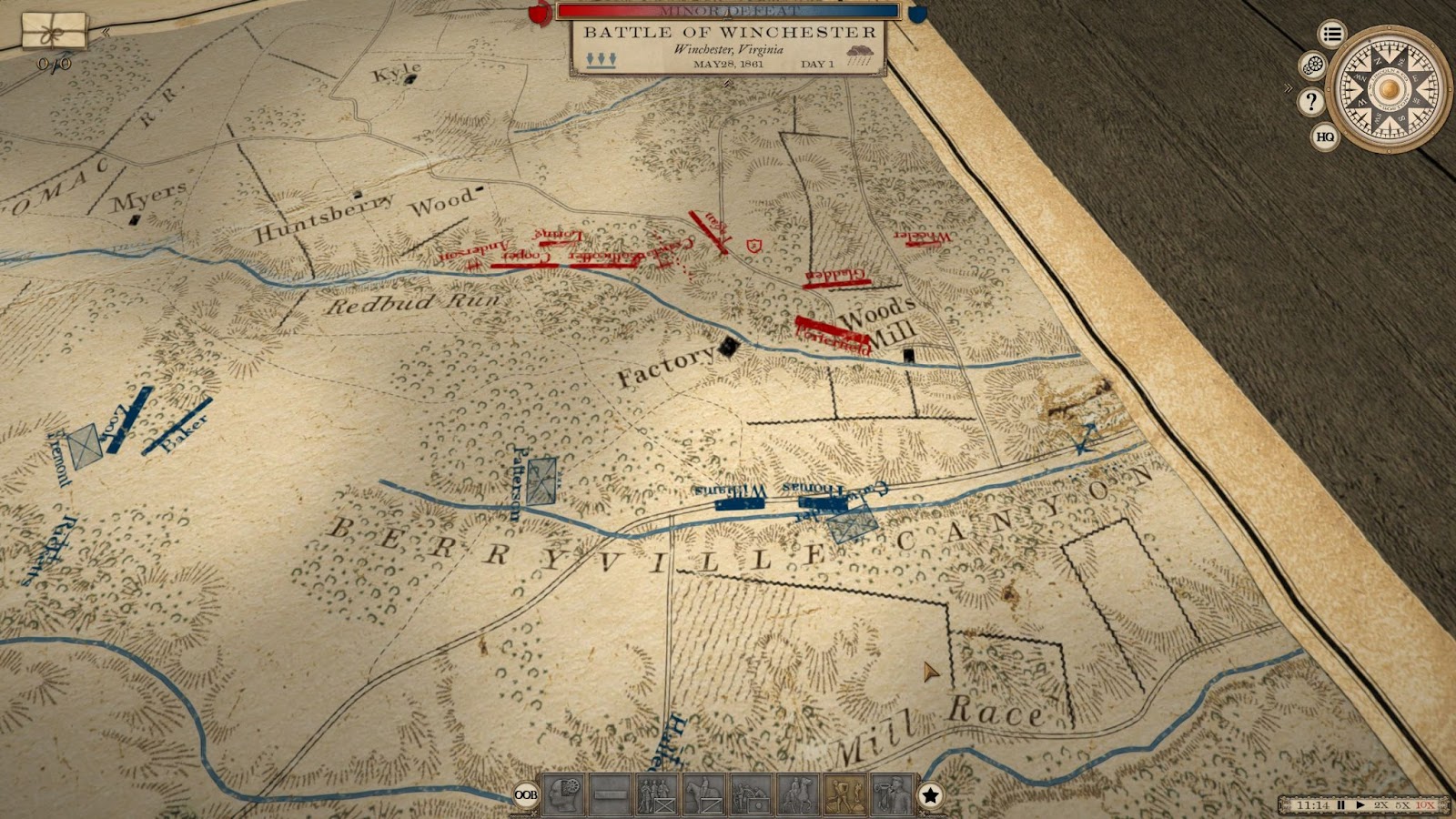Open the list menu button
The width and height of the screenshot is (1456, 819).
pyautogui.click(x=1332, y=35)
